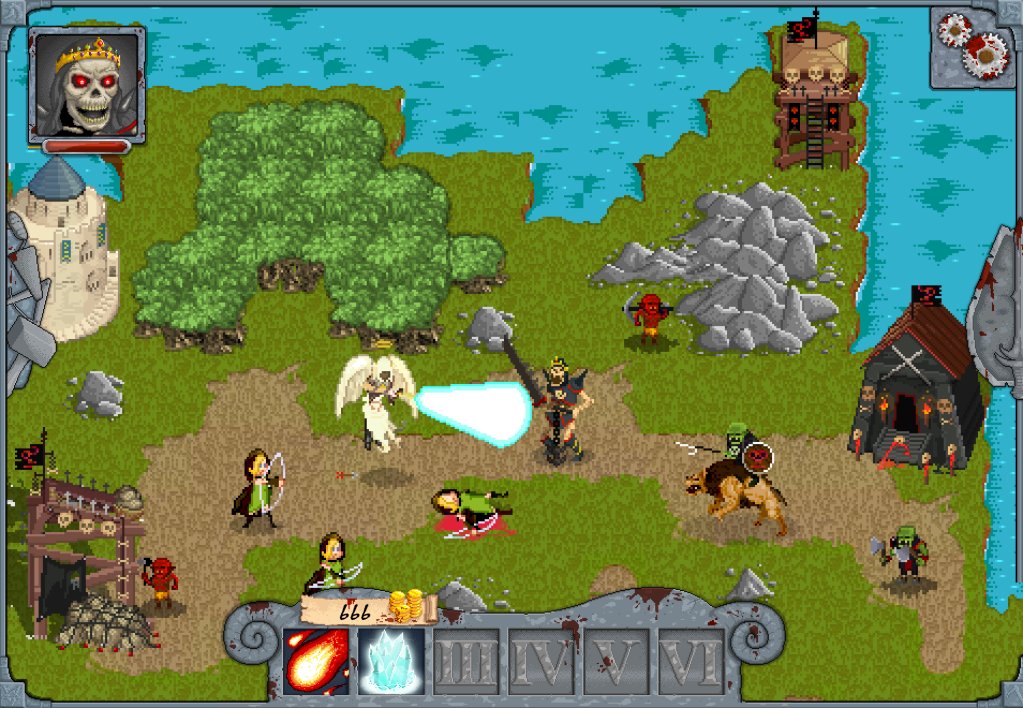Screen dimensions: 1023x708
Task: Open settings with the bloody gears icon
Action: (x=971, y=44)
